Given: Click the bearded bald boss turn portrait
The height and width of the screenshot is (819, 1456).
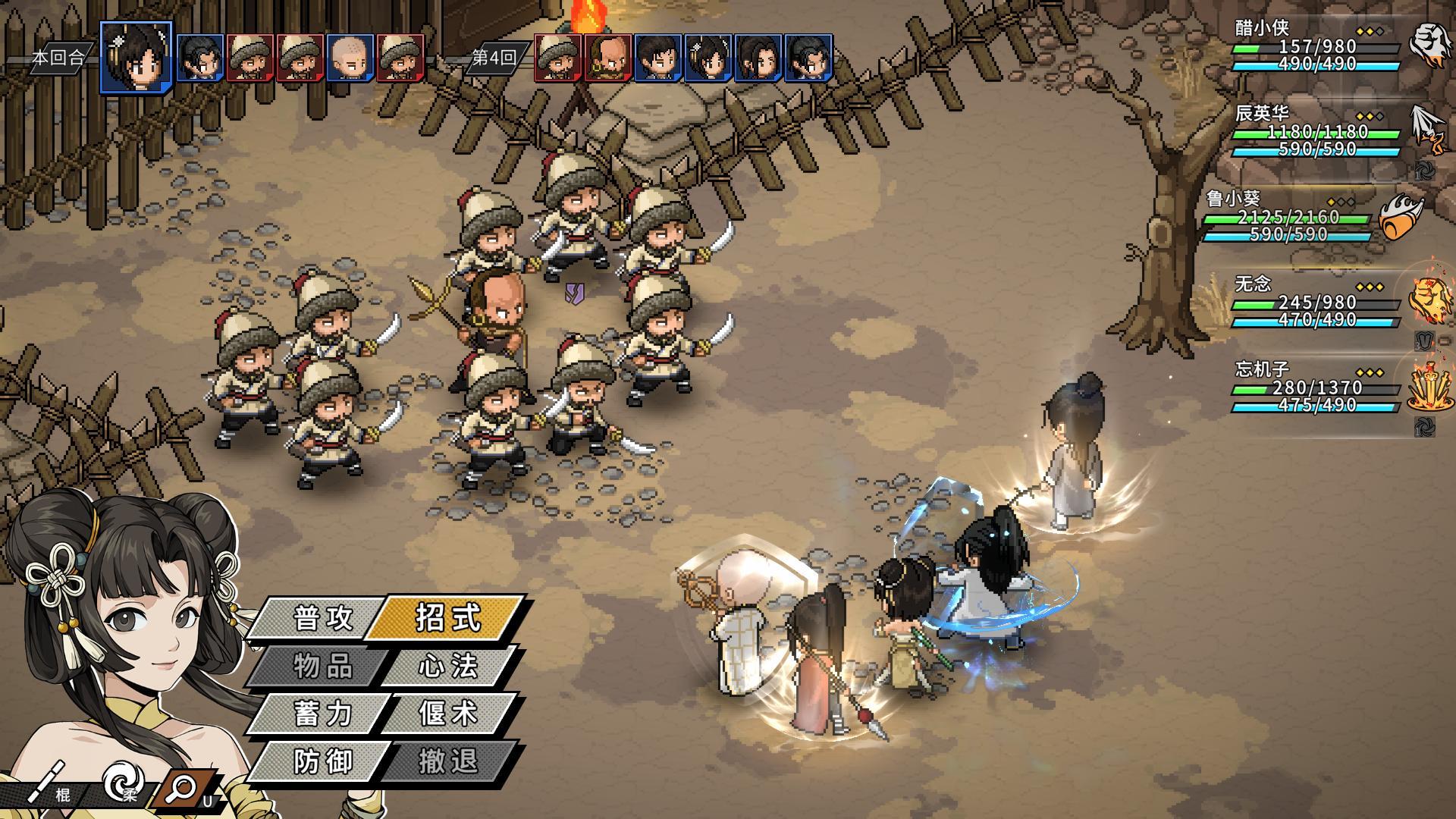Looking at the screenshot, I should 609,58.
